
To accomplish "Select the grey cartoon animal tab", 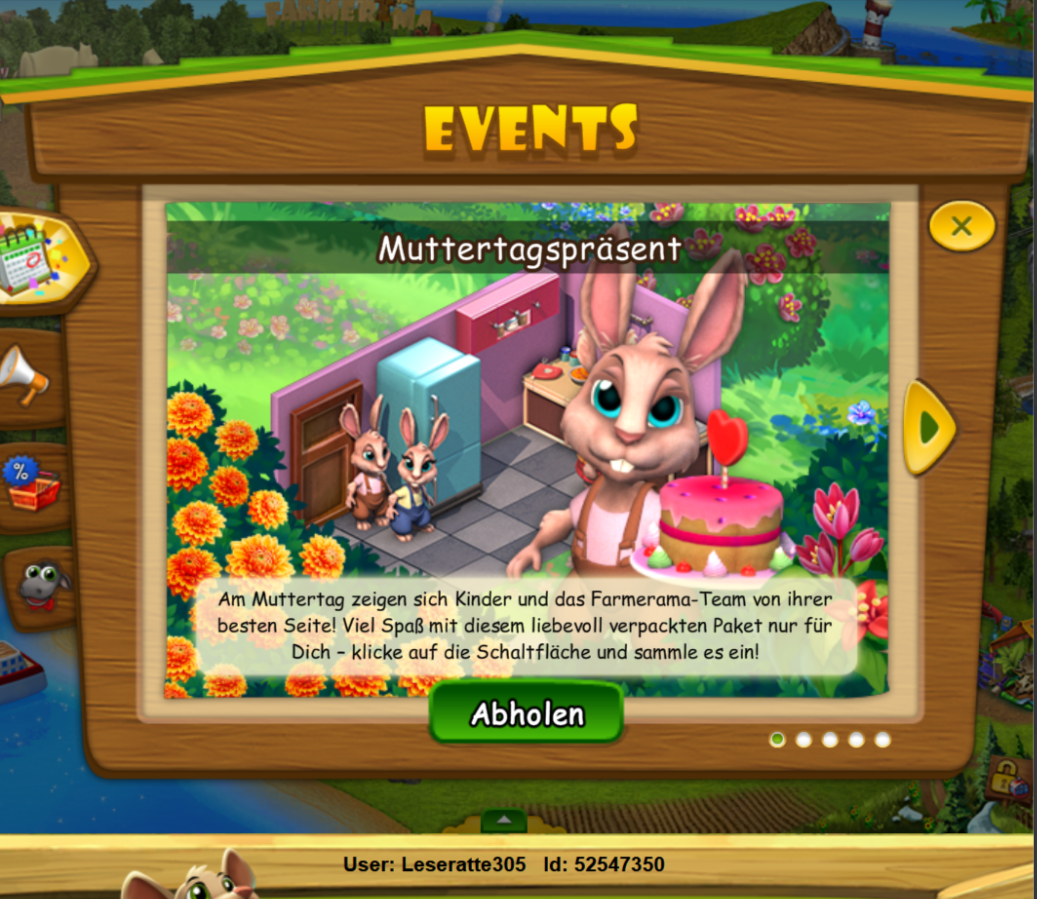I will tap(40, 586).
